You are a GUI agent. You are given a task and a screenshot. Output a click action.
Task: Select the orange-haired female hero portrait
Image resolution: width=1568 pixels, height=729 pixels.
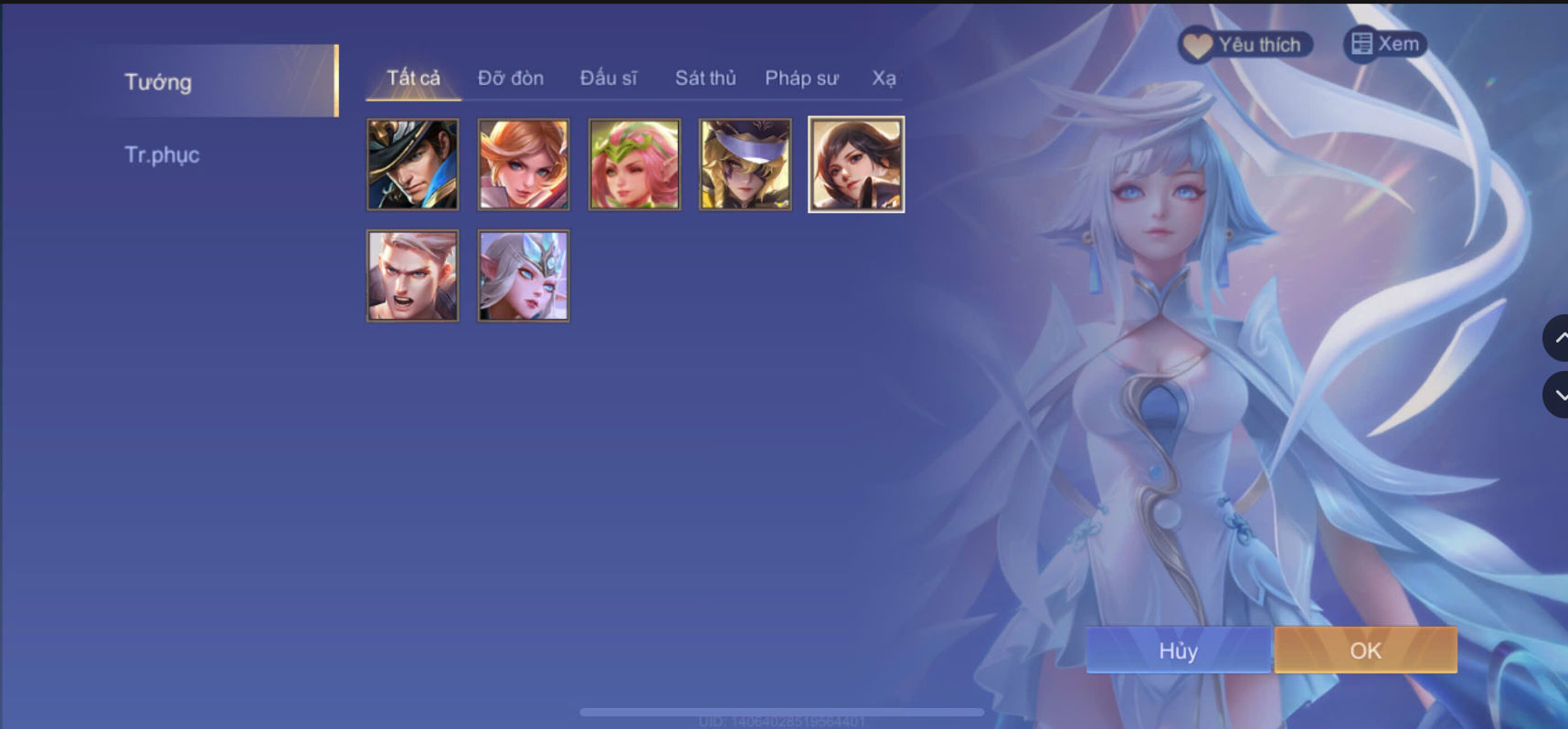[524, 164]
